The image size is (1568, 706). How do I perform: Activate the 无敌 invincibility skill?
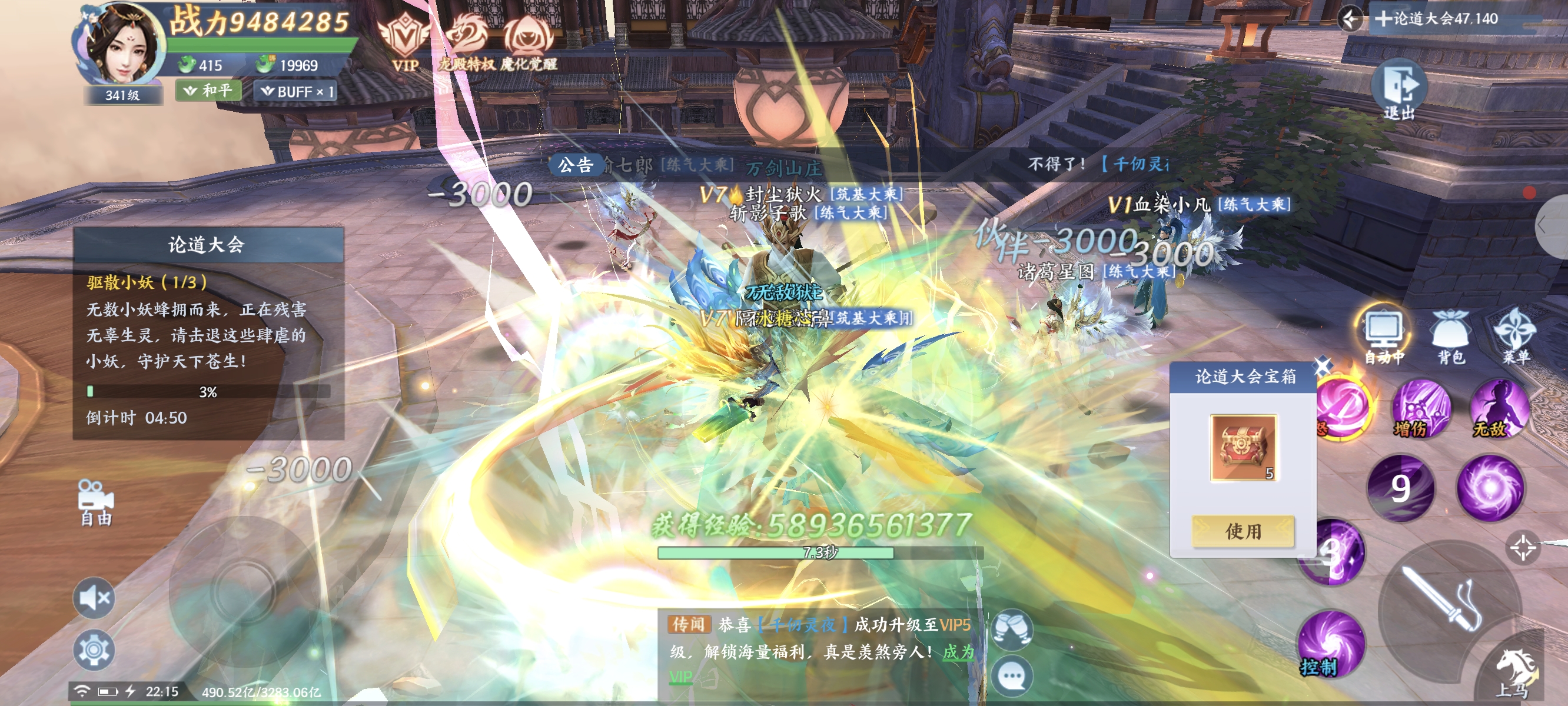click(x=1499, y=409)
